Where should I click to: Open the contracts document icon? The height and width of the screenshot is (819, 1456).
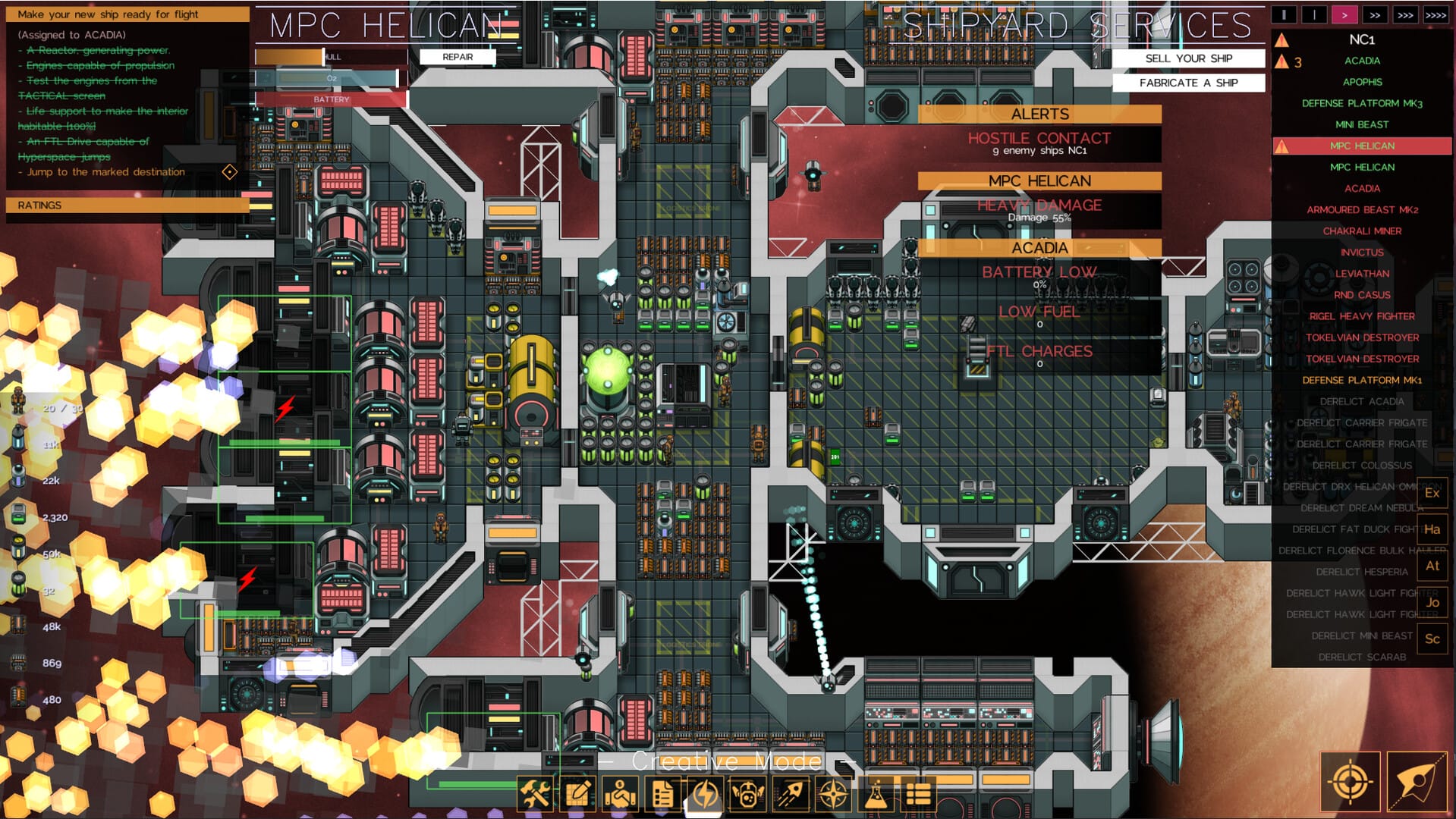pos(662,794)
